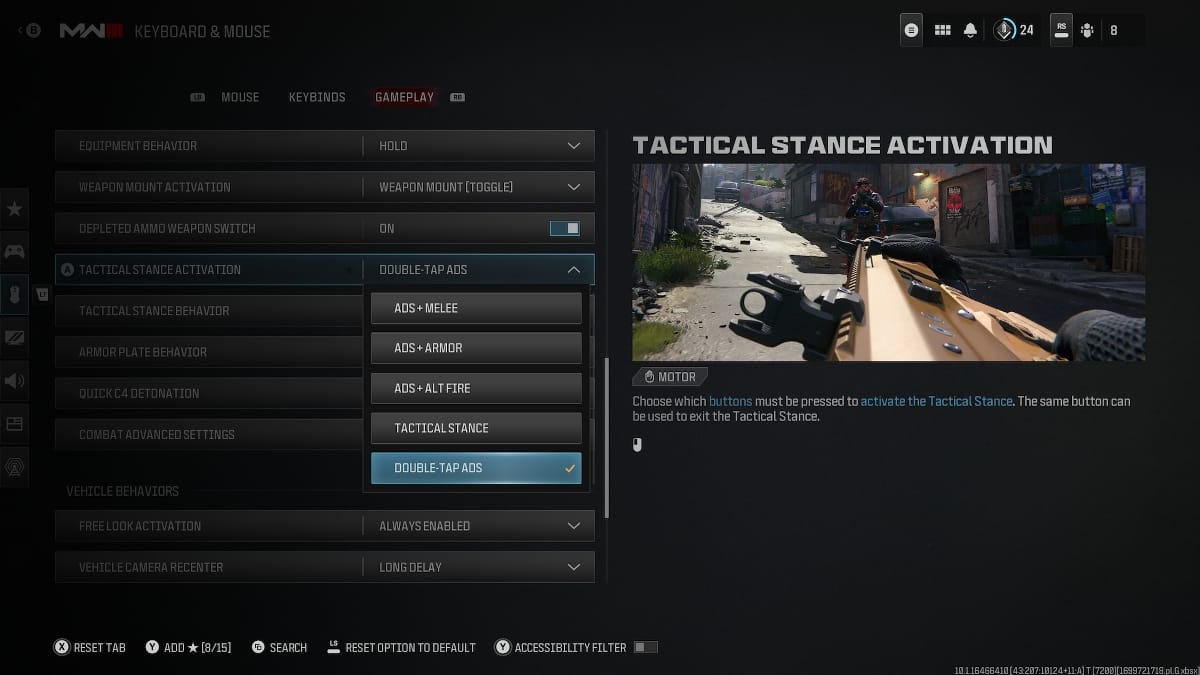Collapse the Tactical Stance Activation dropdown
Image resolution: width=1200 pixels, height=675 pixels.
coord(573,269)
